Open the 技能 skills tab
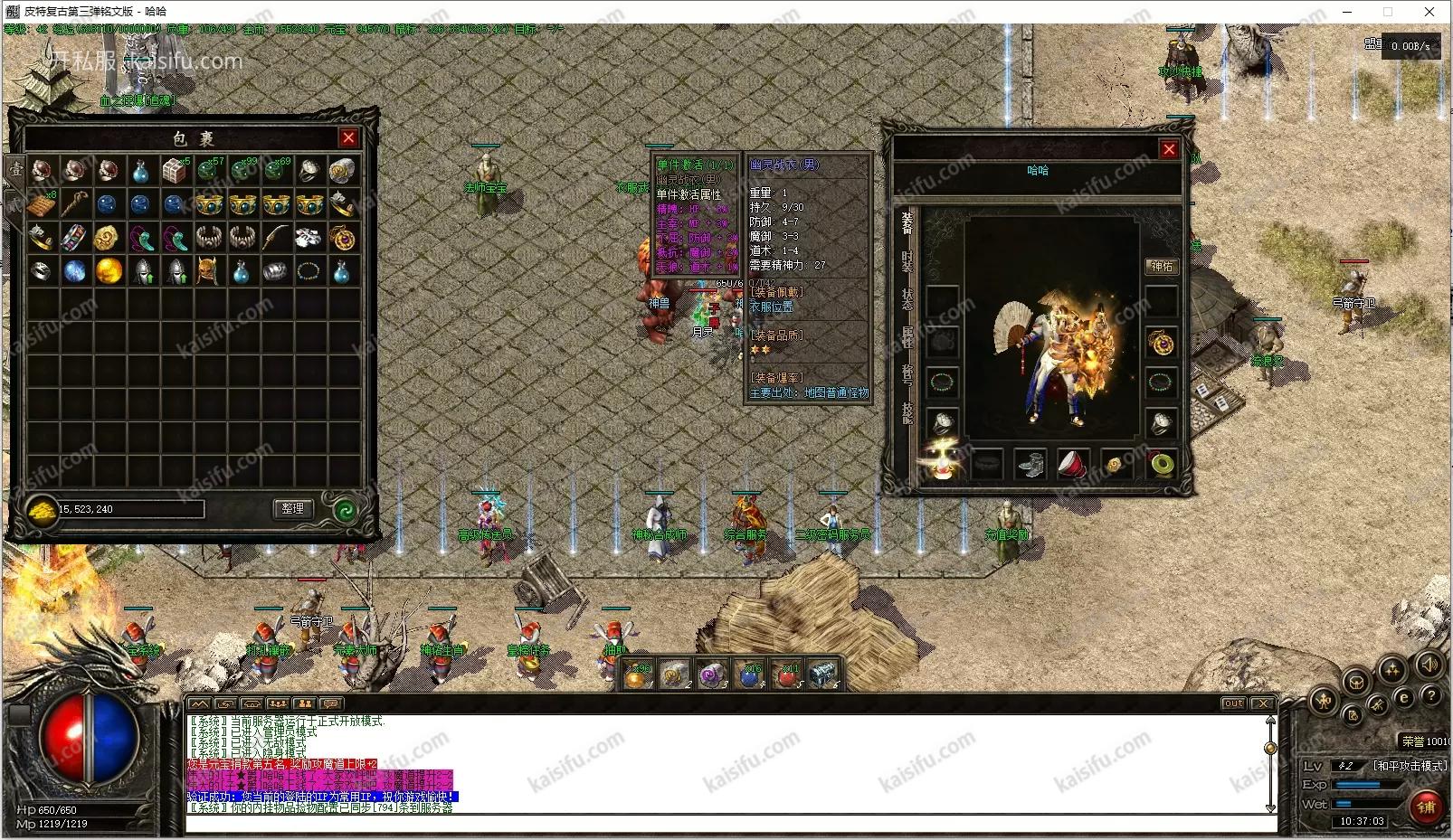Image resolution: width=1453 pixels, height=840 pixels. click(907, 412)
